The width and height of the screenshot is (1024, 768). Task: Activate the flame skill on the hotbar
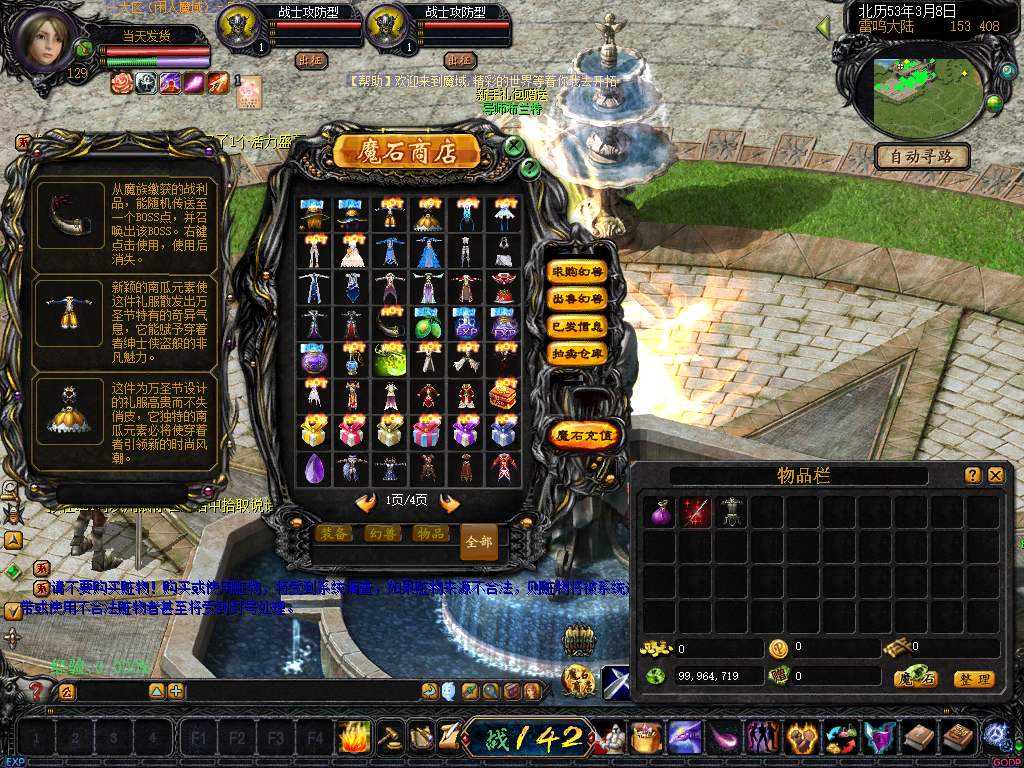pos(354,737)
